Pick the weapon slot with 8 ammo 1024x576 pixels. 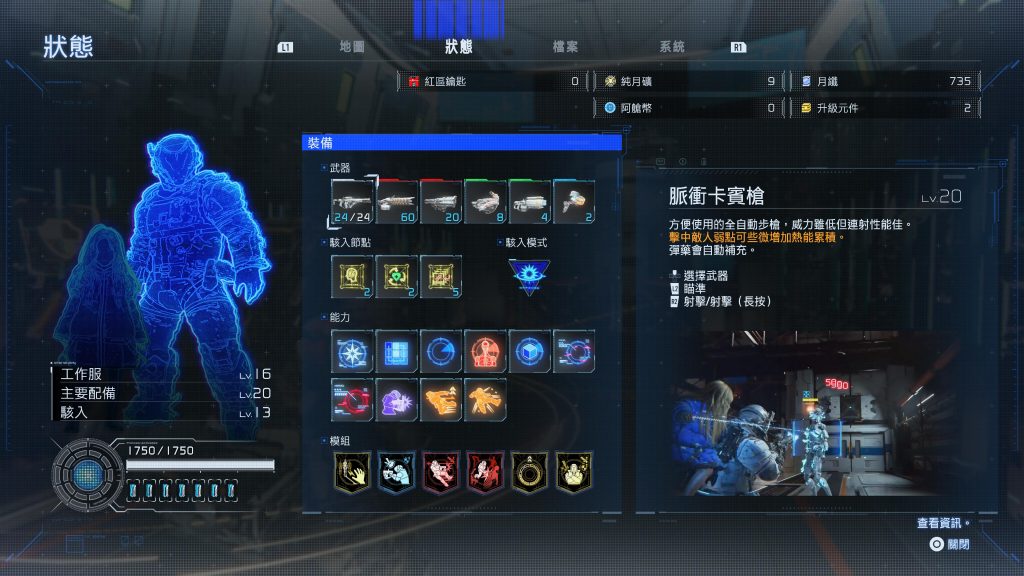tap(485, 201)
